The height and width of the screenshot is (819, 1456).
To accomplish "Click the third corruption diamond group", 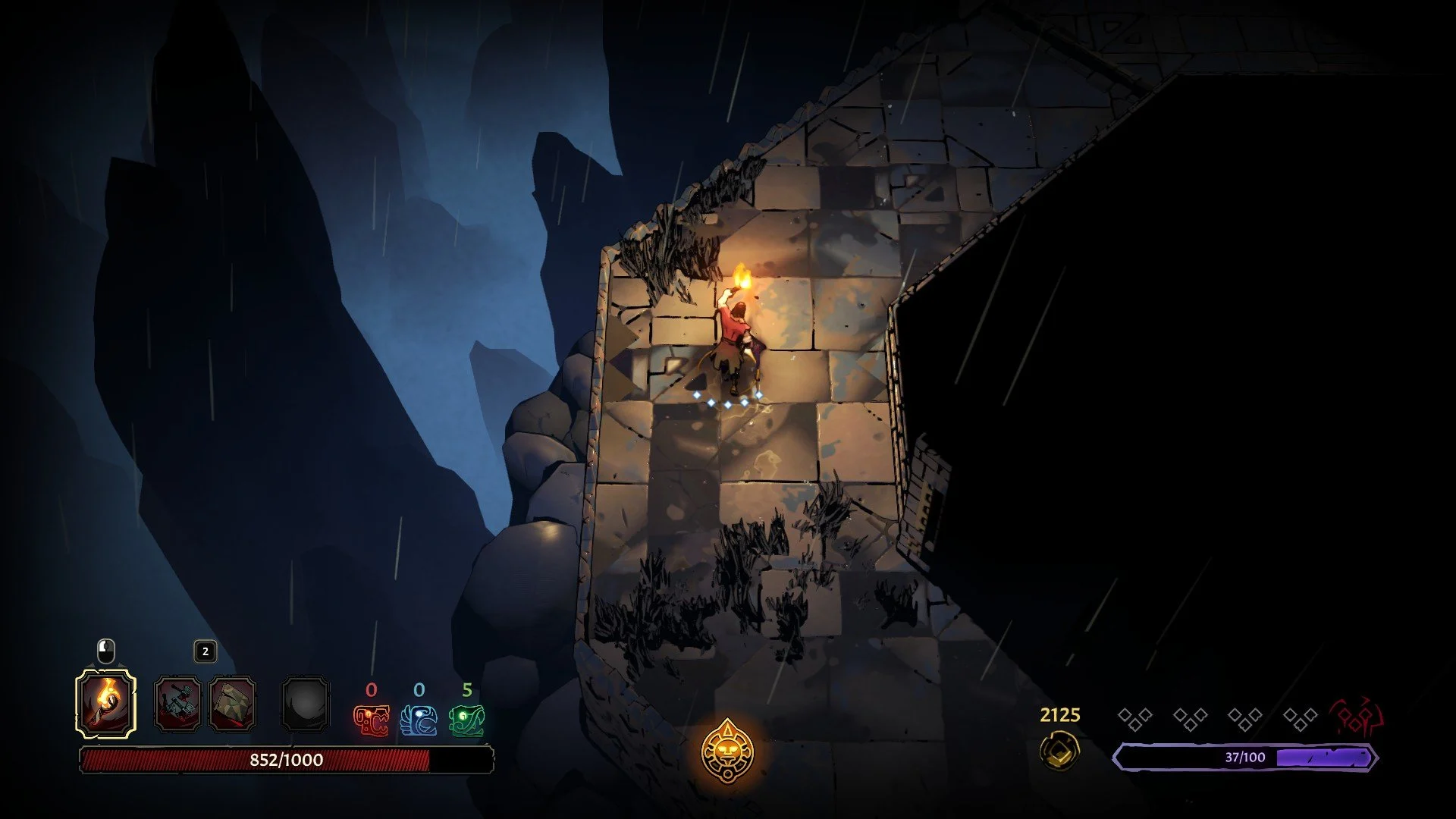I will pos(1244,719).
